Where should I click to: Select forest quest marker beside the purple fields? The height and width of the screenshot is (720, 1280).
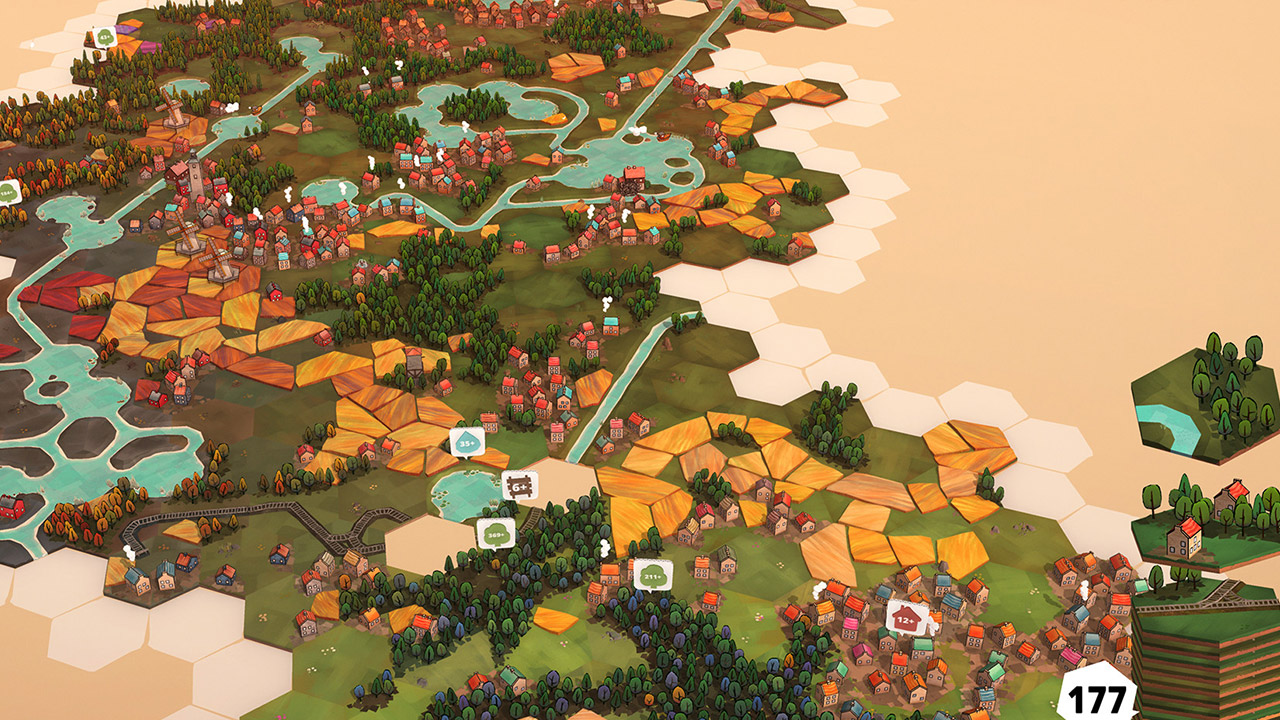tap(106, 38)
